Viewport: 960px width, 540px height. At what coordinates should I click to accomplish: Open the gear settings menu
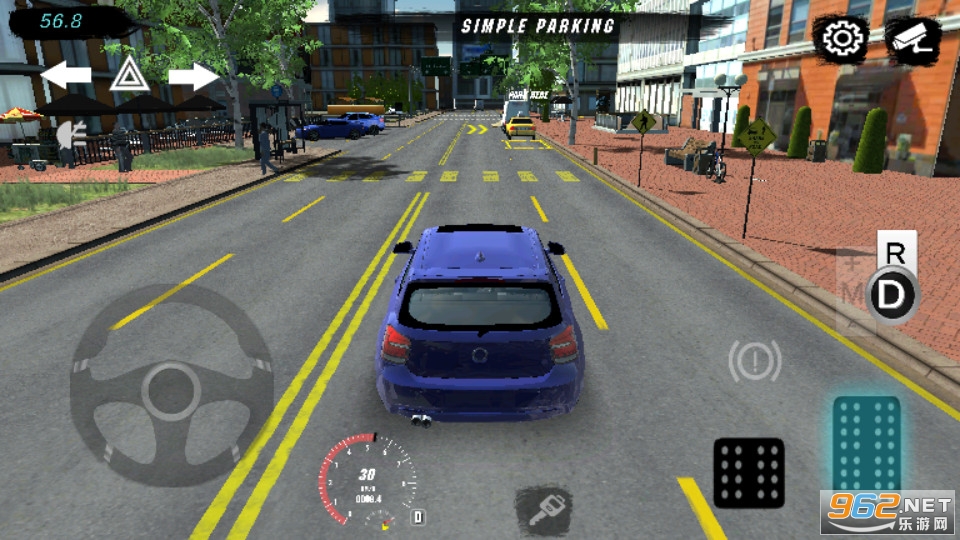click(843, 39)
